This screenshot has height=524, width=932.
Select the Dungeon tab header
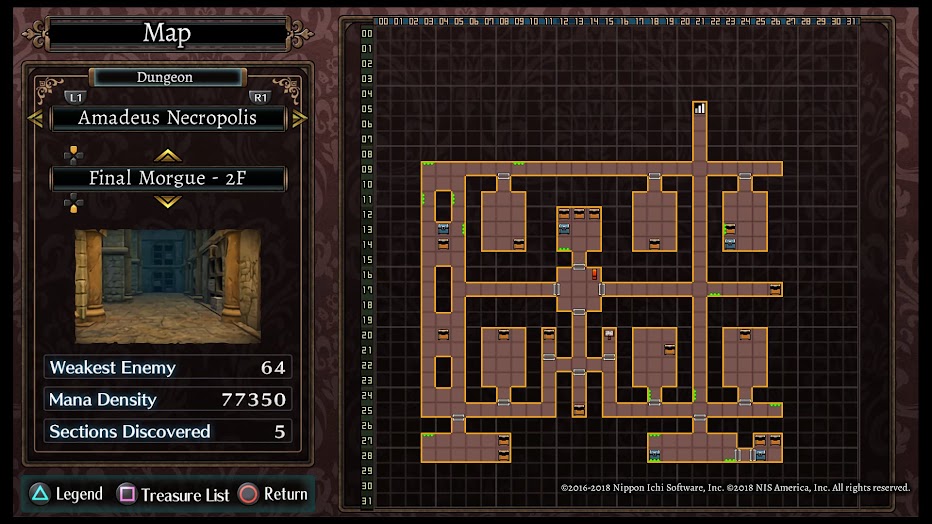pos(166,77)
